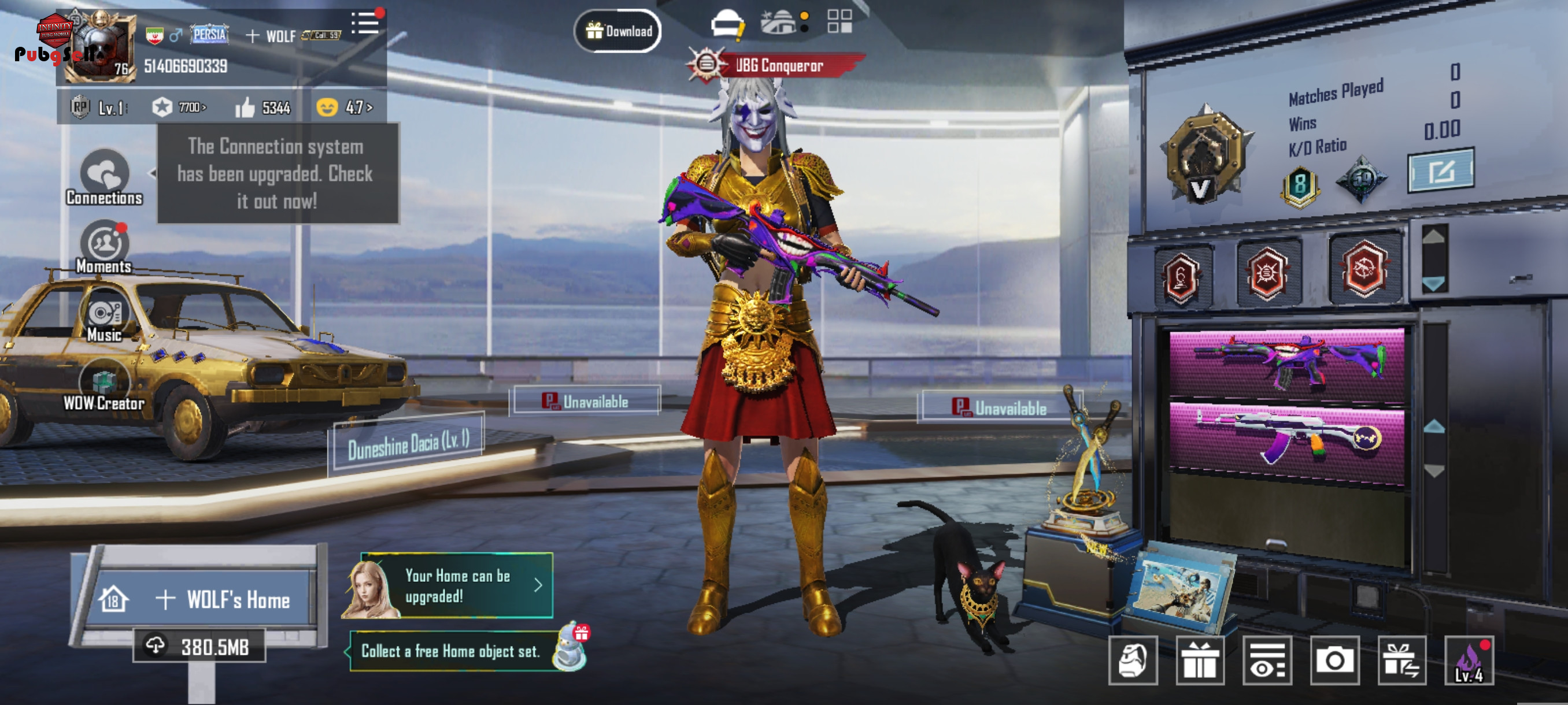The width and height of the screenshot is (1568, 705).
Task: Open the four-squares grid view icon
Action: point(840,21)
